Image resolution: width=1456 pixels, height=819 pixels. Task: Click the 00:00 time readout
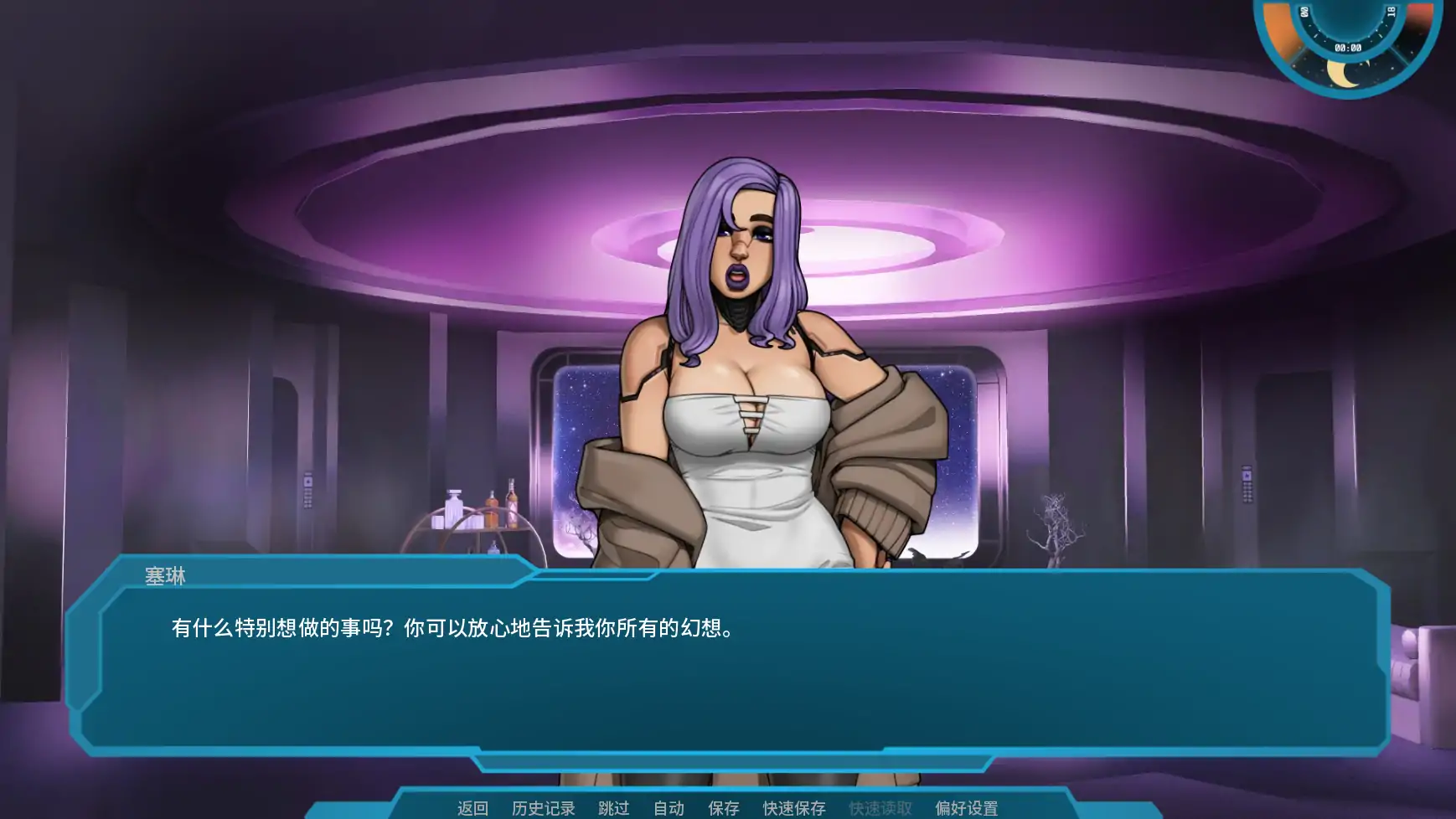1349,47
